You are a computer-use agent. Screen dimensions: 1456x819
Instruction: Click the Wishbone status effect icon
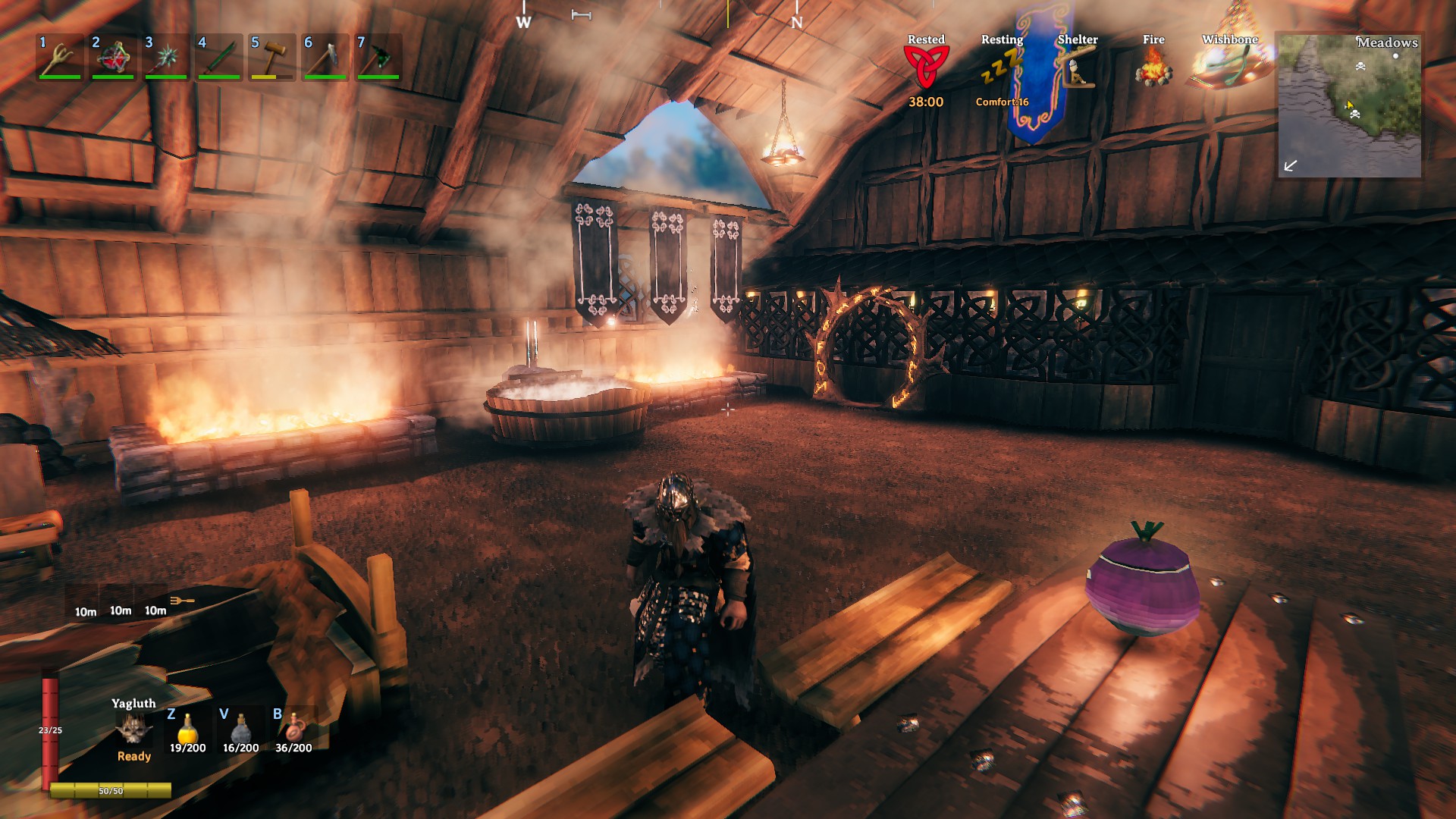[x=1228, y=67]
